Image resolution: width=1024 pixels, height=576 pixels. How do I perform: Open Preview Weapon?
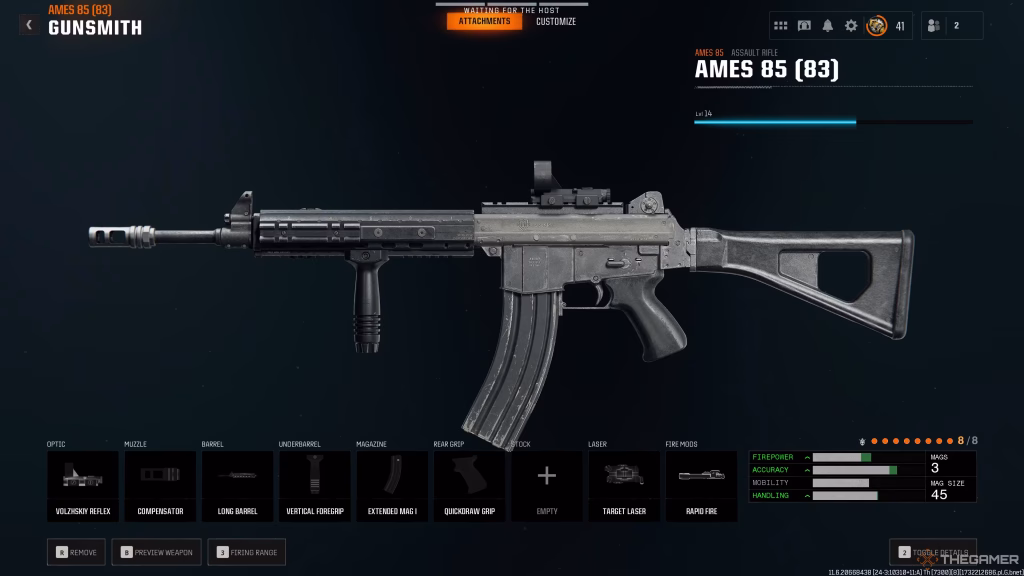157,551
